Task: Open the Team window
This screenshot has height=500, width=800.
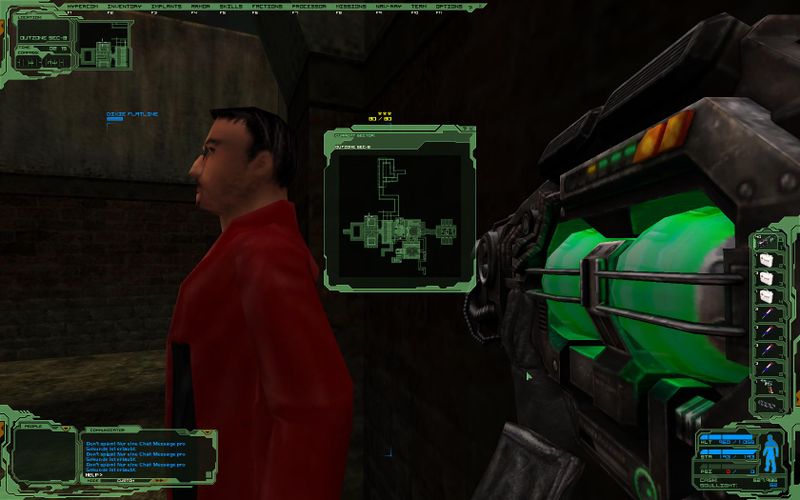Action: coord(420,7)
